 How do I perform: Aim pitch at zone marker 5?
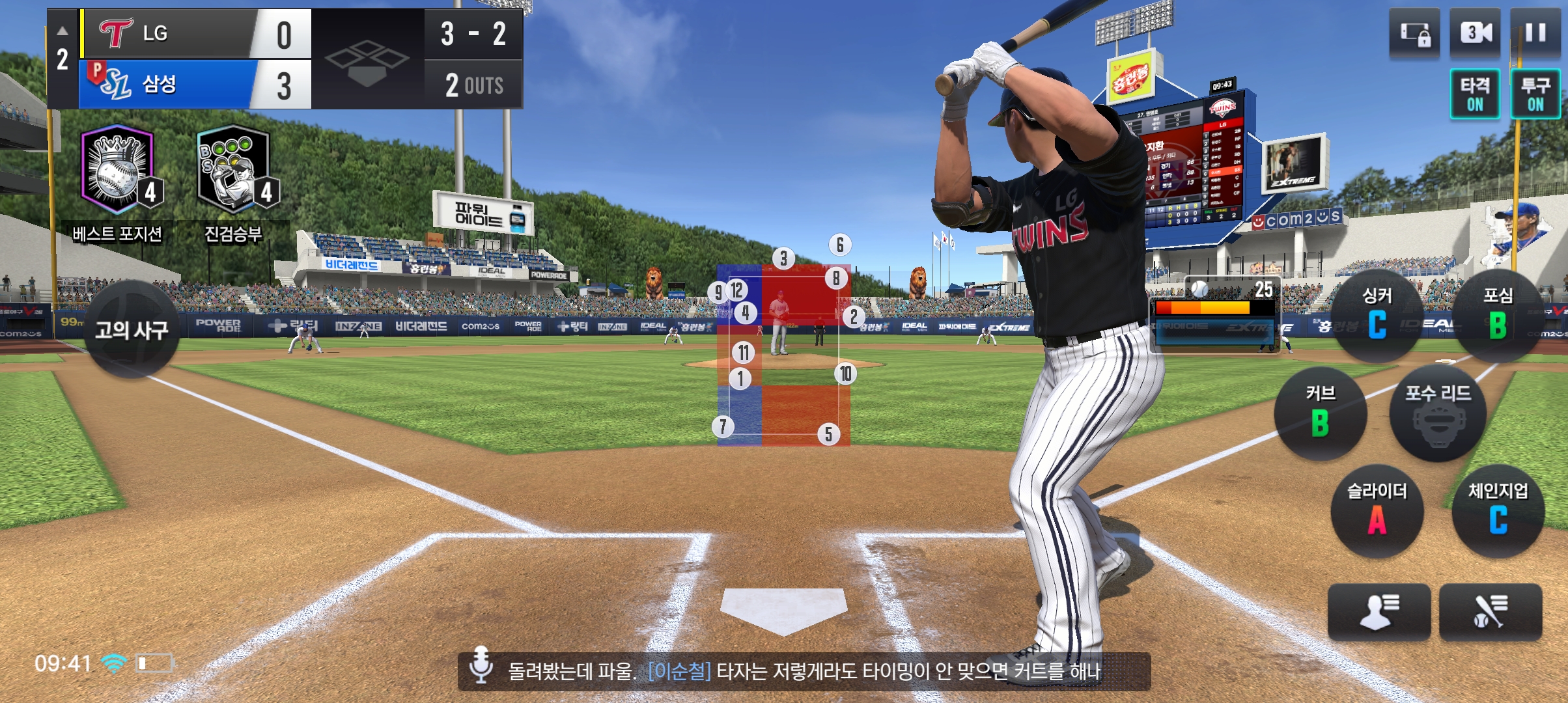(828, 434)
